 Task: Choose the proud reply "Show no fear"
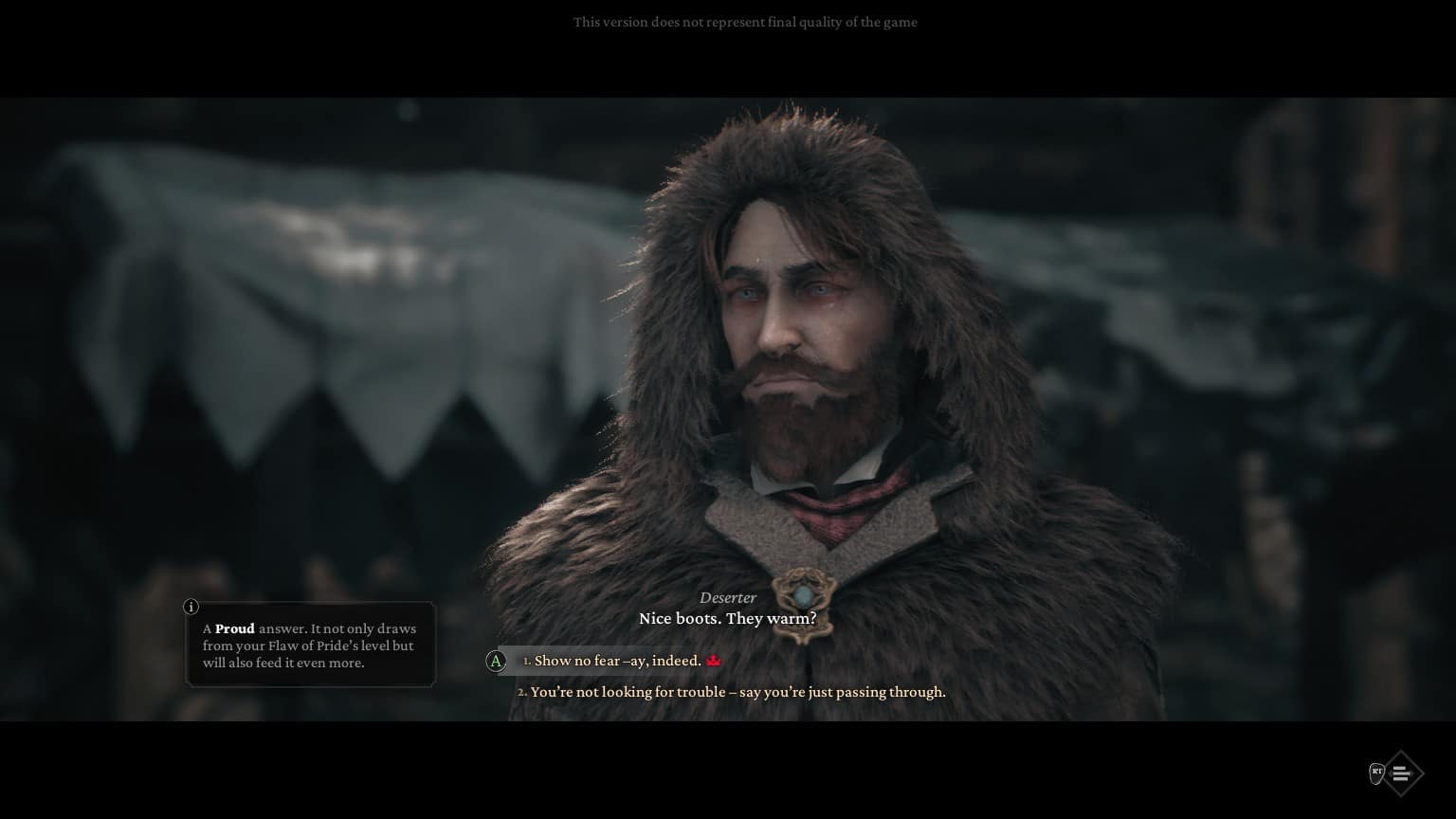617,661
